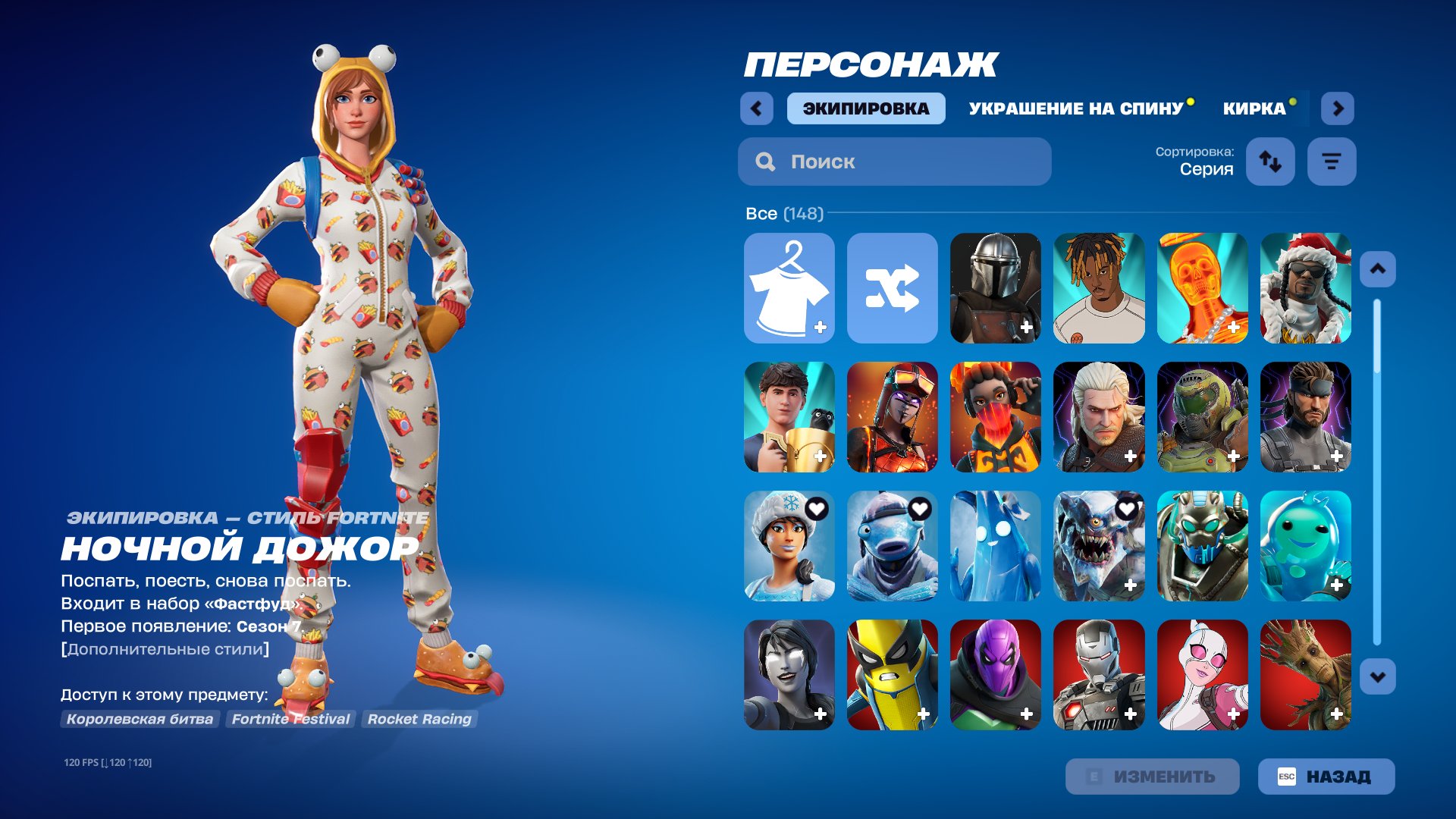Viewport: 1456px width, 819px height.
Task: Select the shuffle random outfit slot
Action: click(x=893, y=288)
